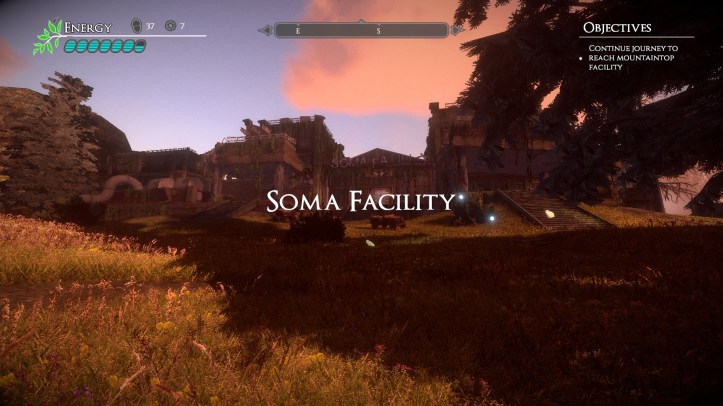Select the seed resource icon showing 37
The width and height of the screenshot is (723, 406).
point(137,26)
